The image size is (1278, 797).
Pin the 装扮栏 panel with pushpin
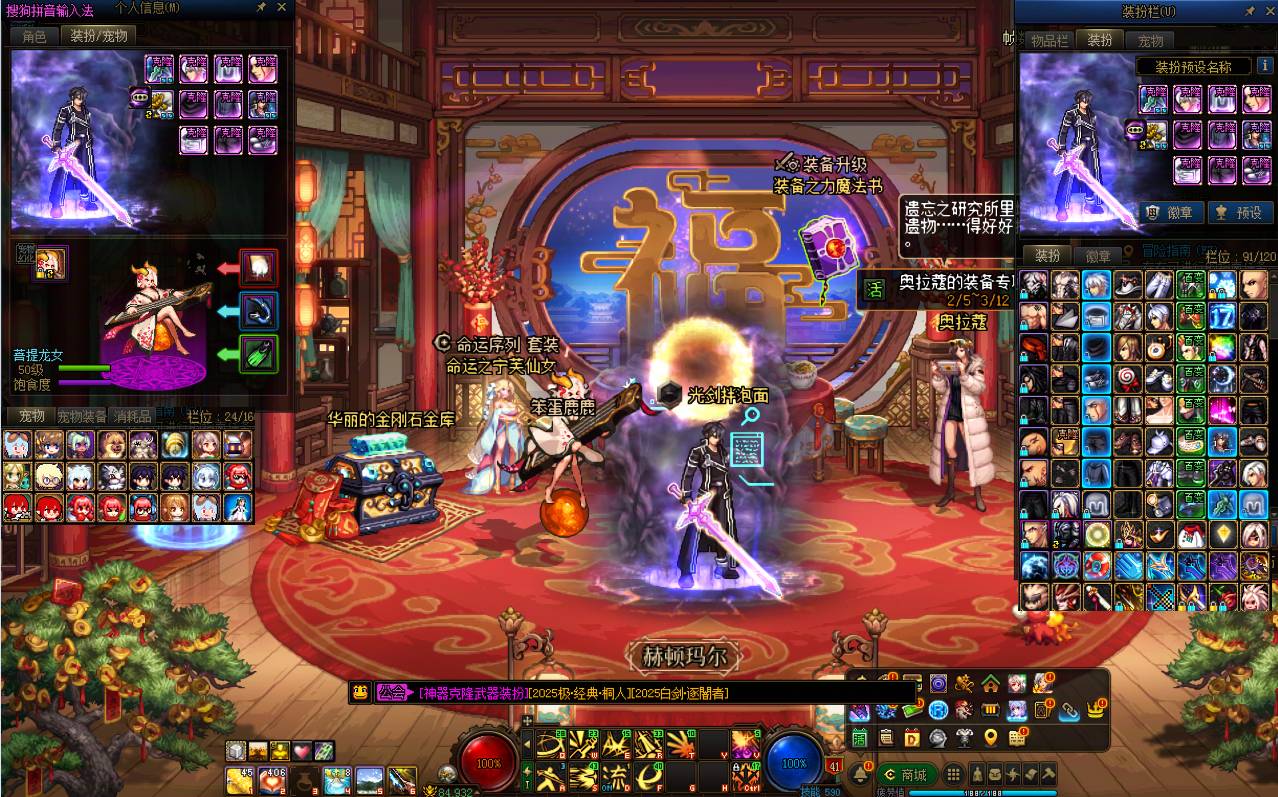point(1249,10)
